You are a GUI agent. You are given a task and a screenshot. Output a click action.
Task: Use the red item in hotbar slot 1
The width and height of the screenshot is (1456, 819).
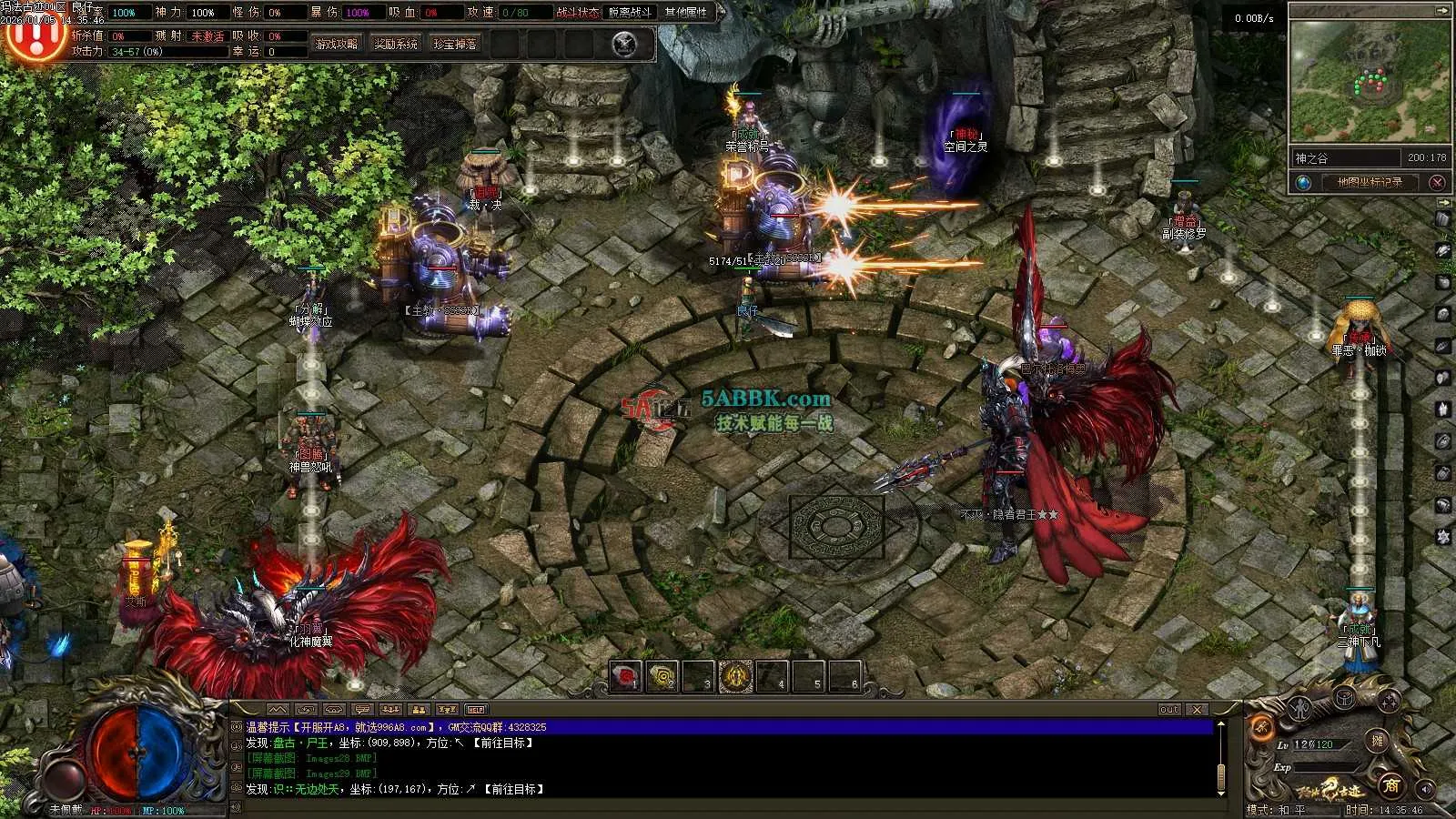(625, 677)
